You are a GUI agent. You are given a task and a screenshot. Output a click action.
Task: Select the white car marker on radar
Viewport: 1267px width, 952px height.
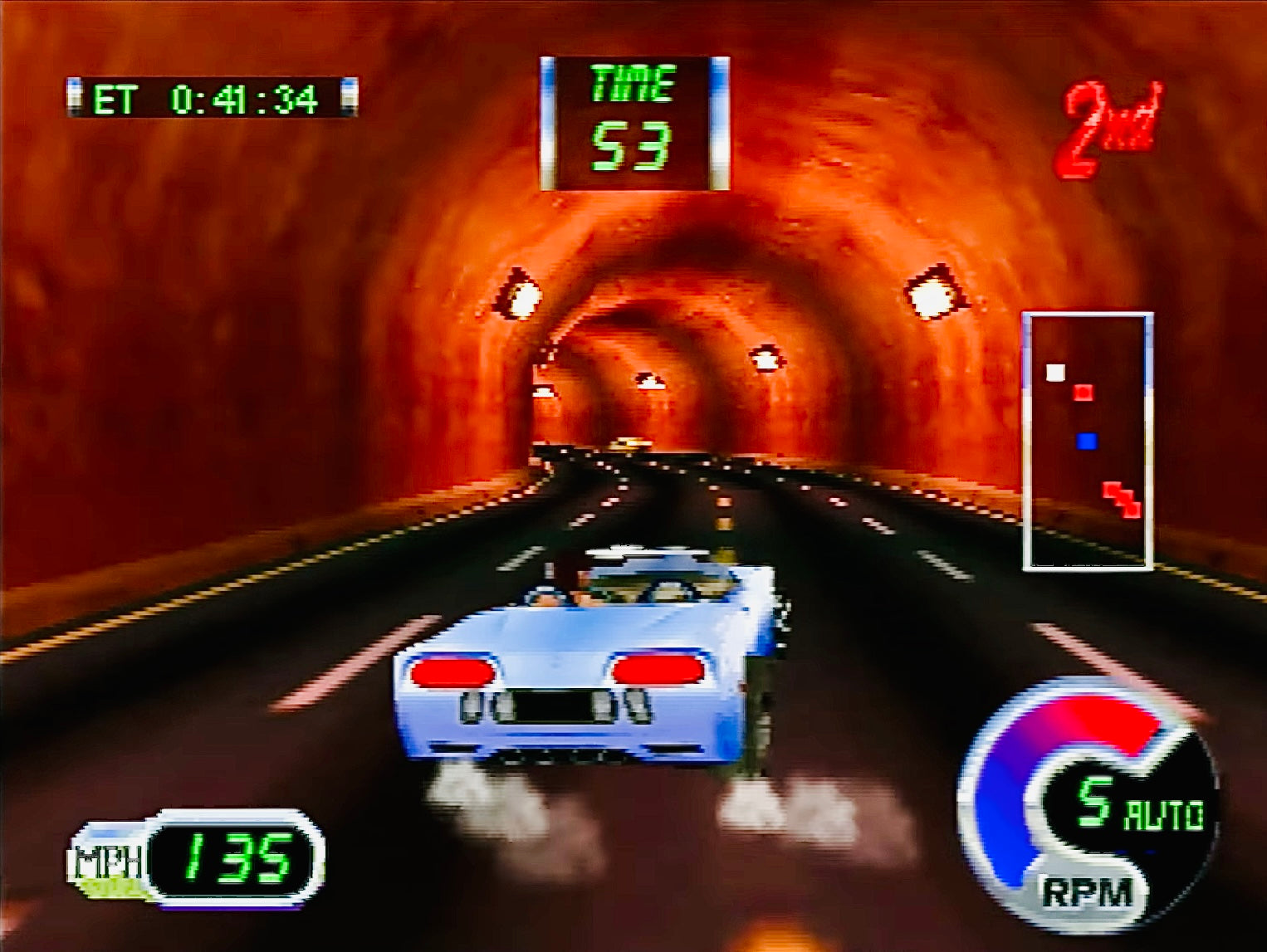(x=1055, y=373)
